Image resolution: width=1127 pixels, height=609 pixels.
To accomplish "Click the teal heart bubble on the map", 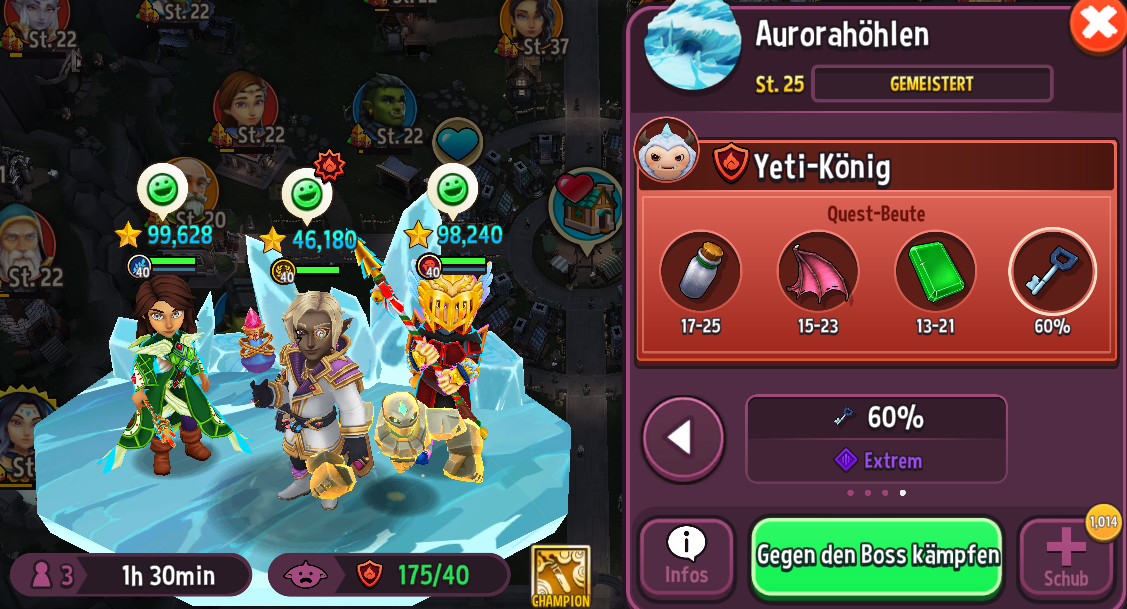I will point(458,143).
